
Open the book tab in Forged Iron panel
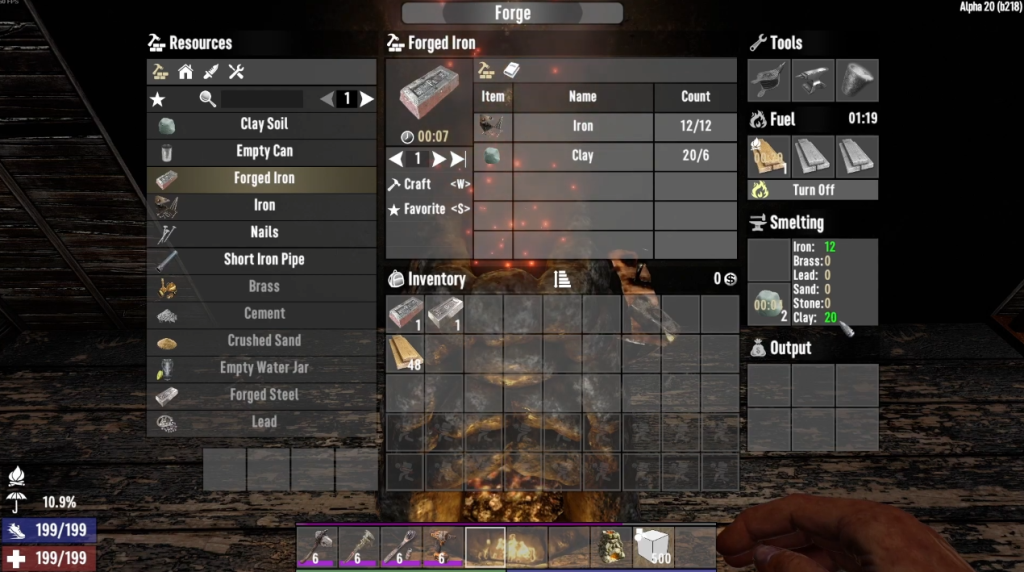[512, 71]
